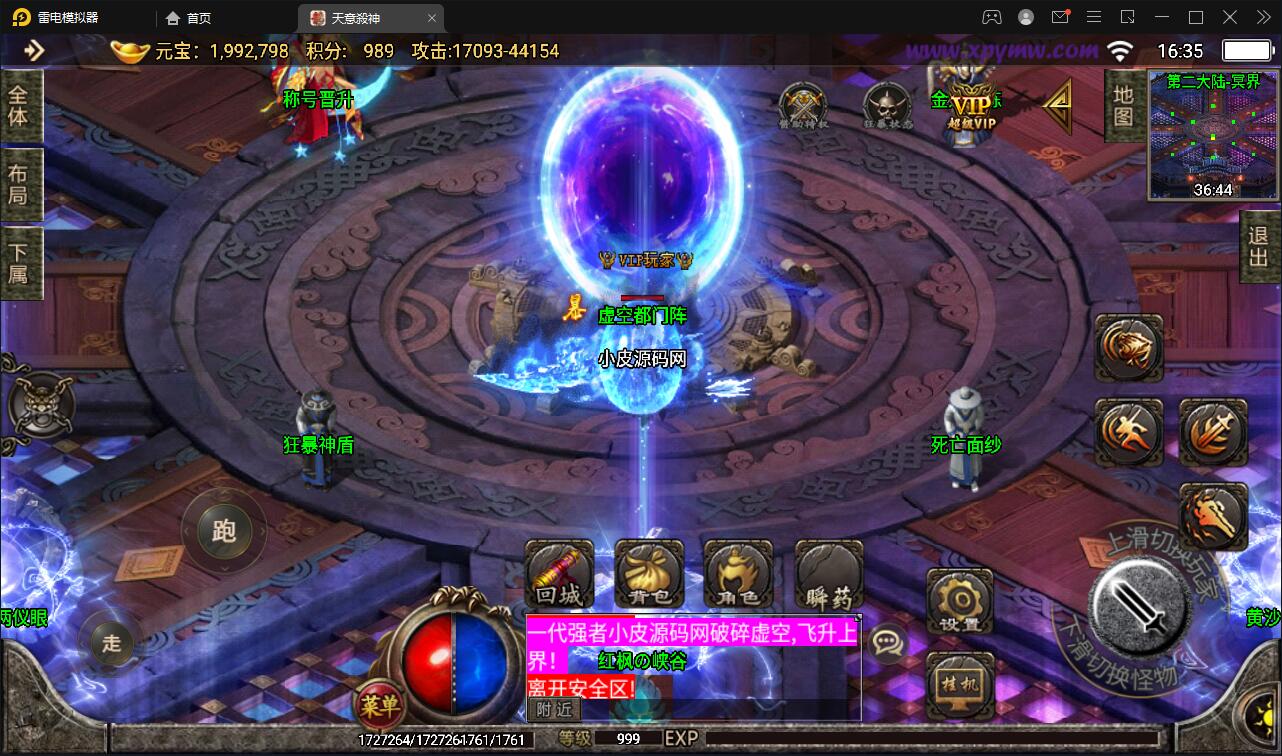The width and height of the screenshot is (1282, 756).
Task: Use the 回城 return-to-town scroll
Action: 559,575
